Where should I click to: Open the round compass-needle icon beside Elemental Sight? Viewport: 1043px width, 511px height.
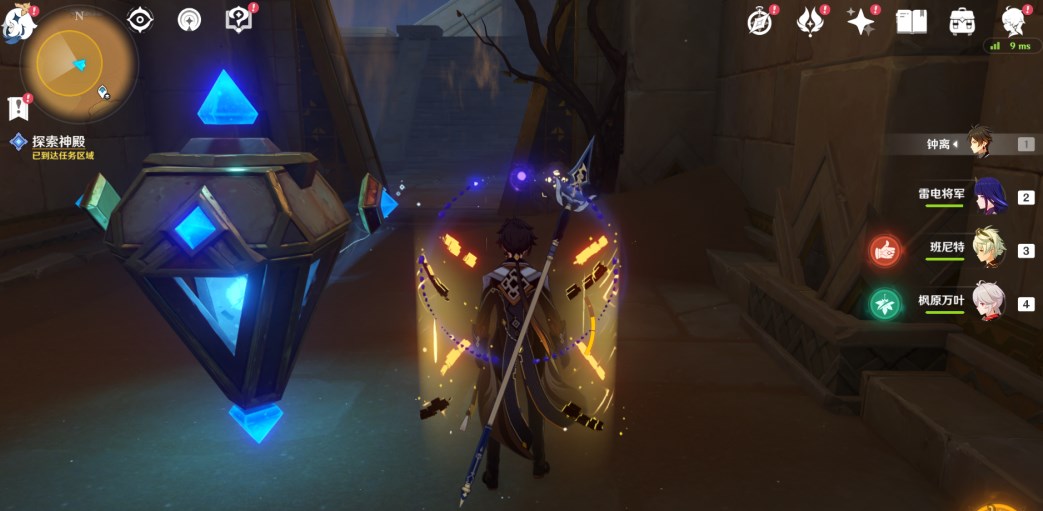[x=189, y=20]
